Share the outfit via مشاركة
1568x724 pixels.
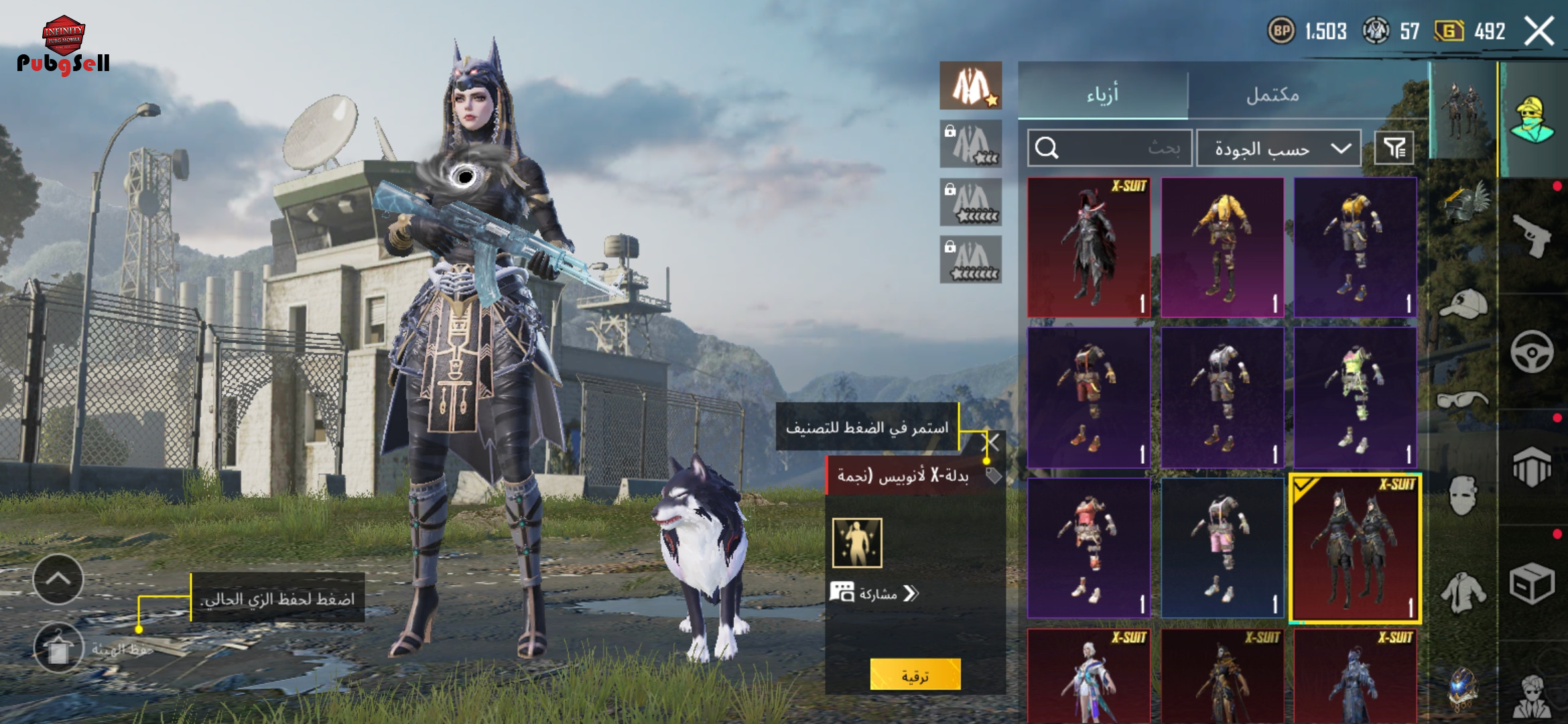click(874, 593)
